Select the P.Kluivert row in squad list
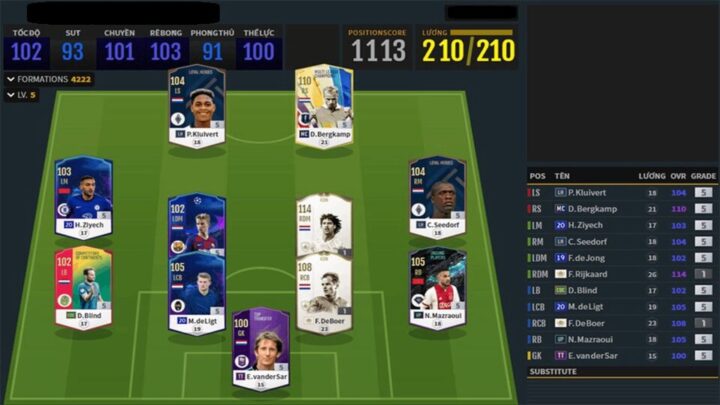 point(618,192)
